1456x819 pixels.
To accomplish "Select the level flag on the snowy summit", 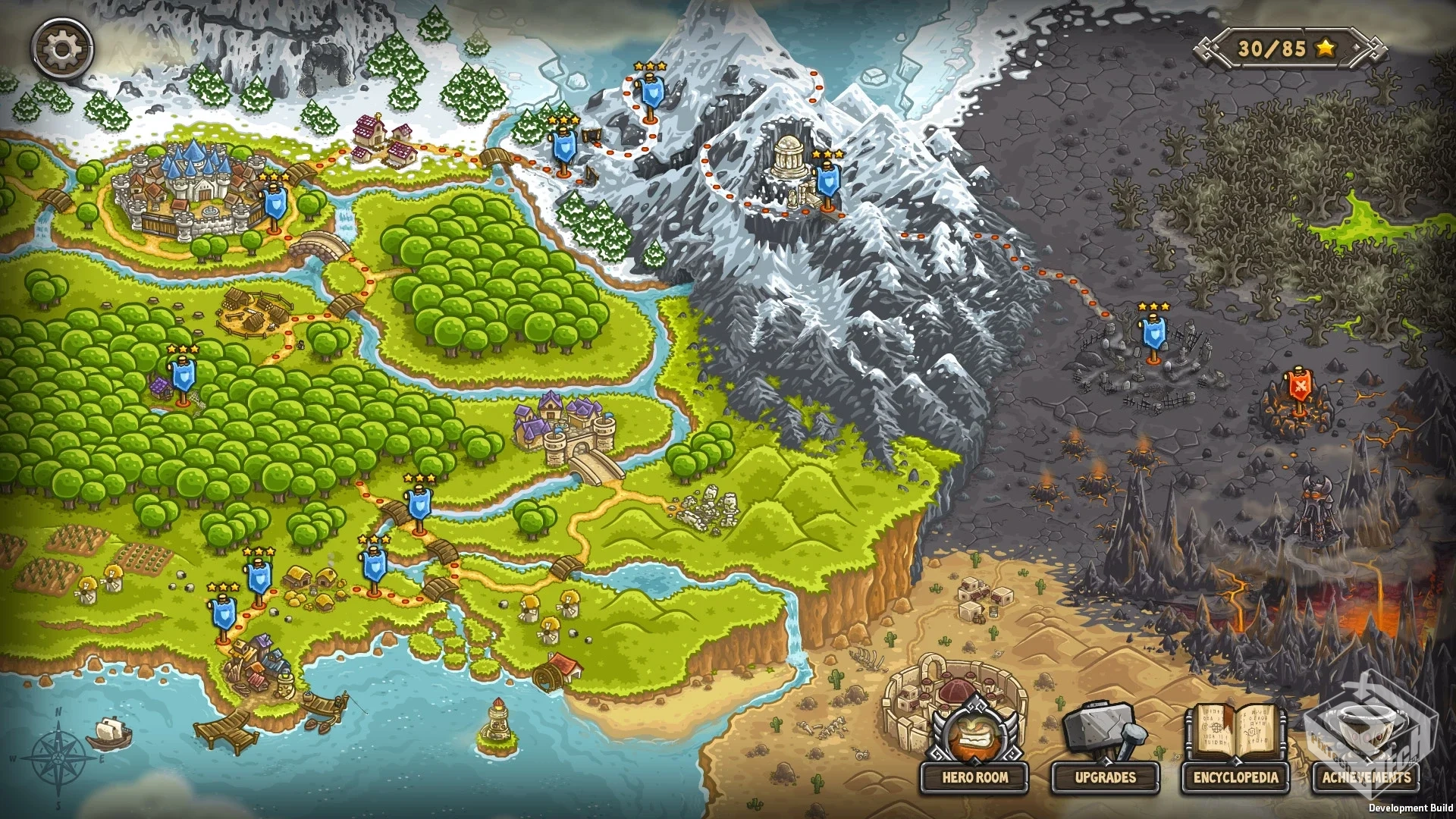I will click(x=652, y=91).
